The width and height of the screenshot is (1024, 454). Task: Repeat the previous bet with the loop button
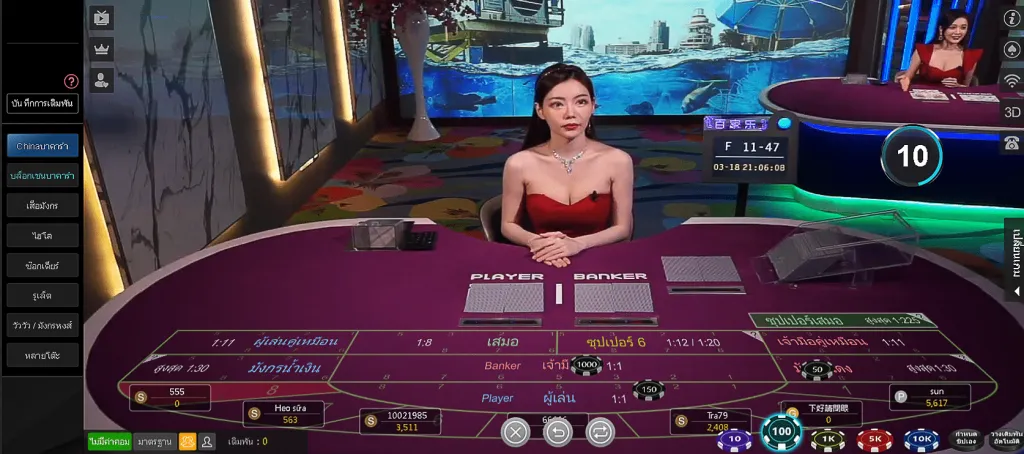point(600,432)
